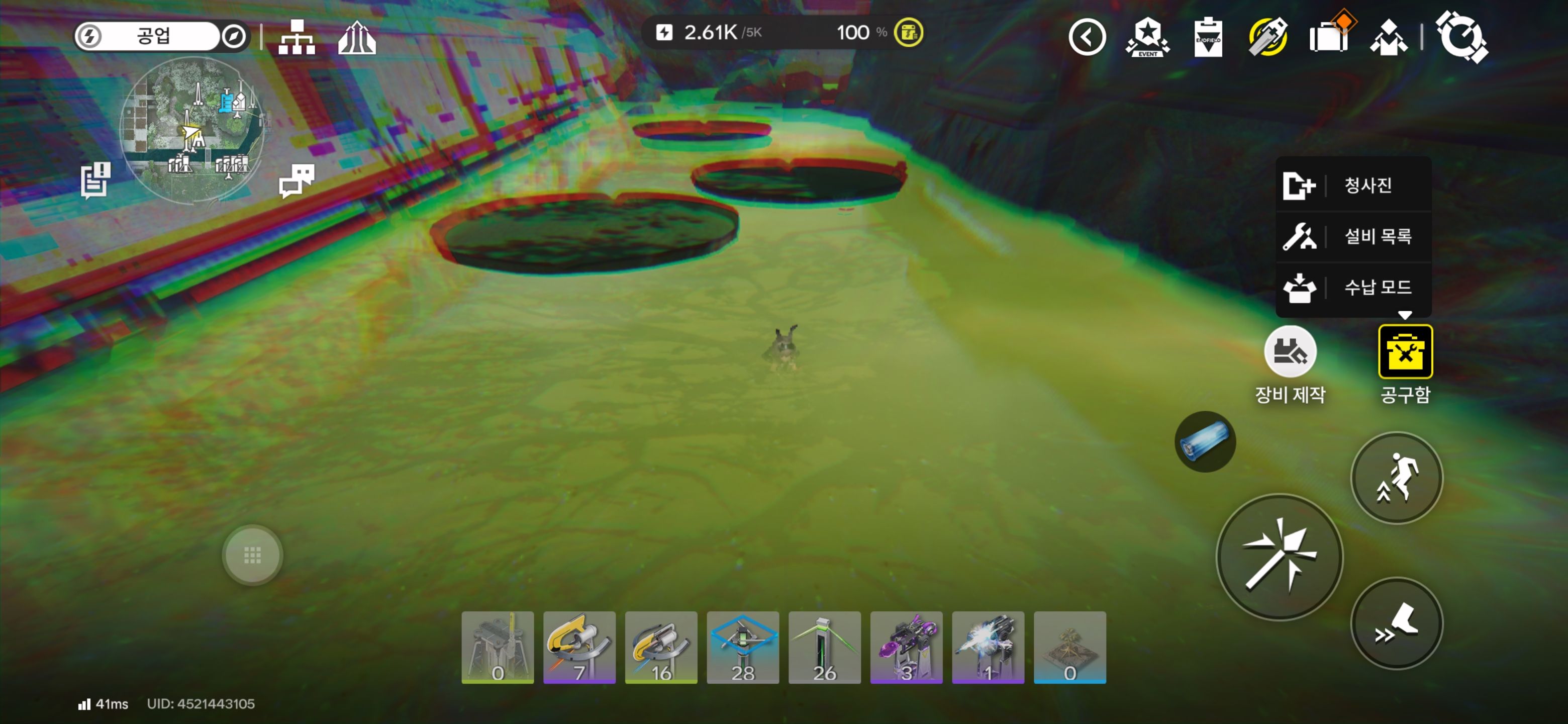The width and height of the screenshot is (1568, 724).
Task: Choose the purple device slot with count 3
Action: tap(906, 647)
